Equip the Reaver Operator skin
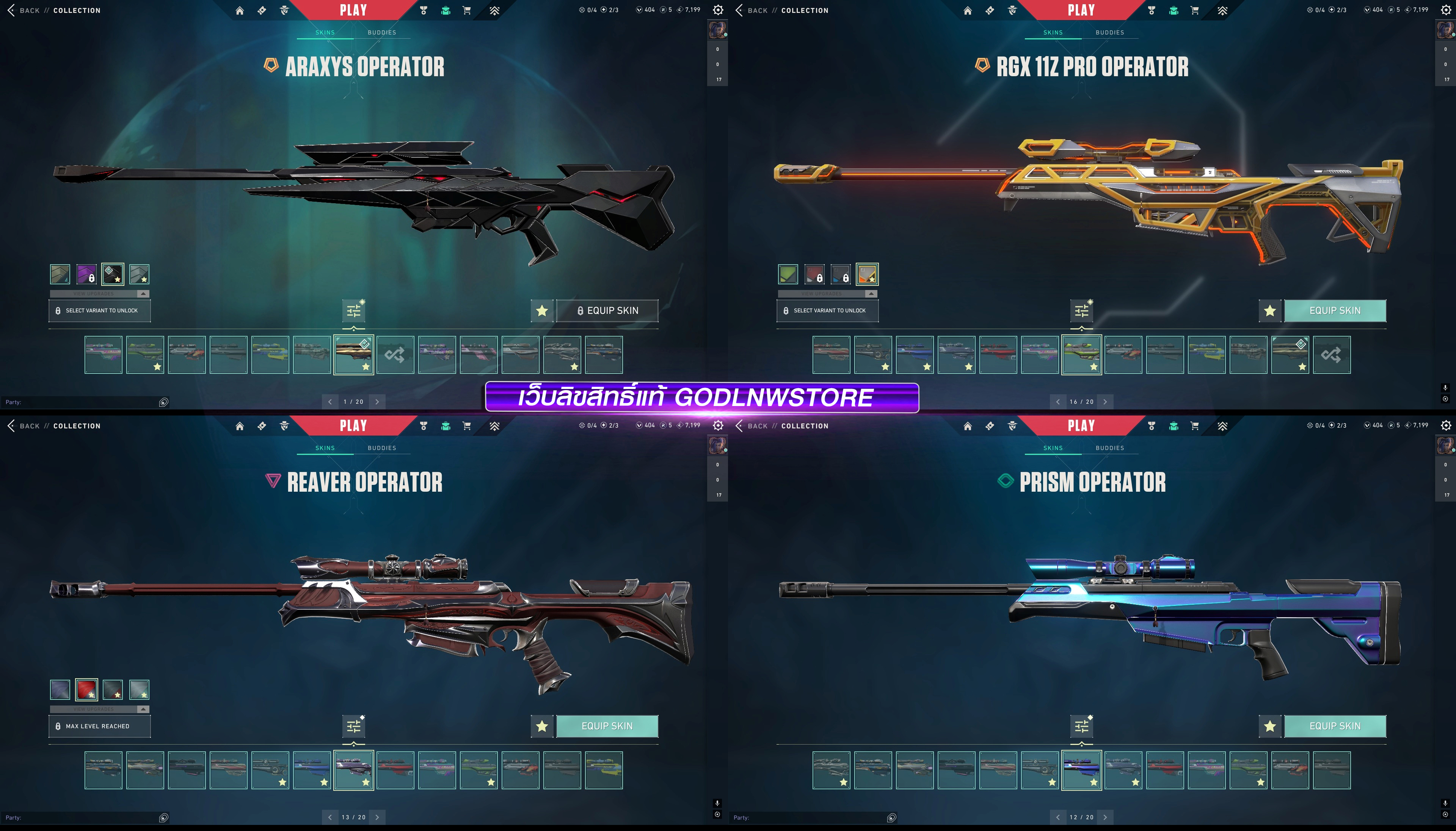The width and height of the screenshot is (1456, 831). pos(607,726)
